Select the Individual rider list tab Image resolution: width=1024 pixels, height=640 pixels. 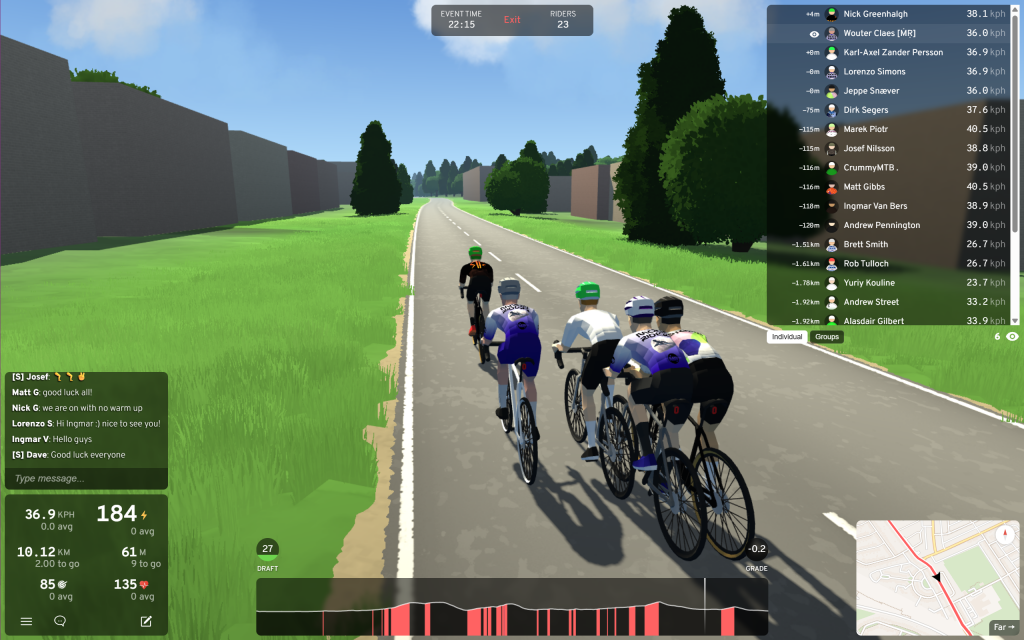point(787,337)
